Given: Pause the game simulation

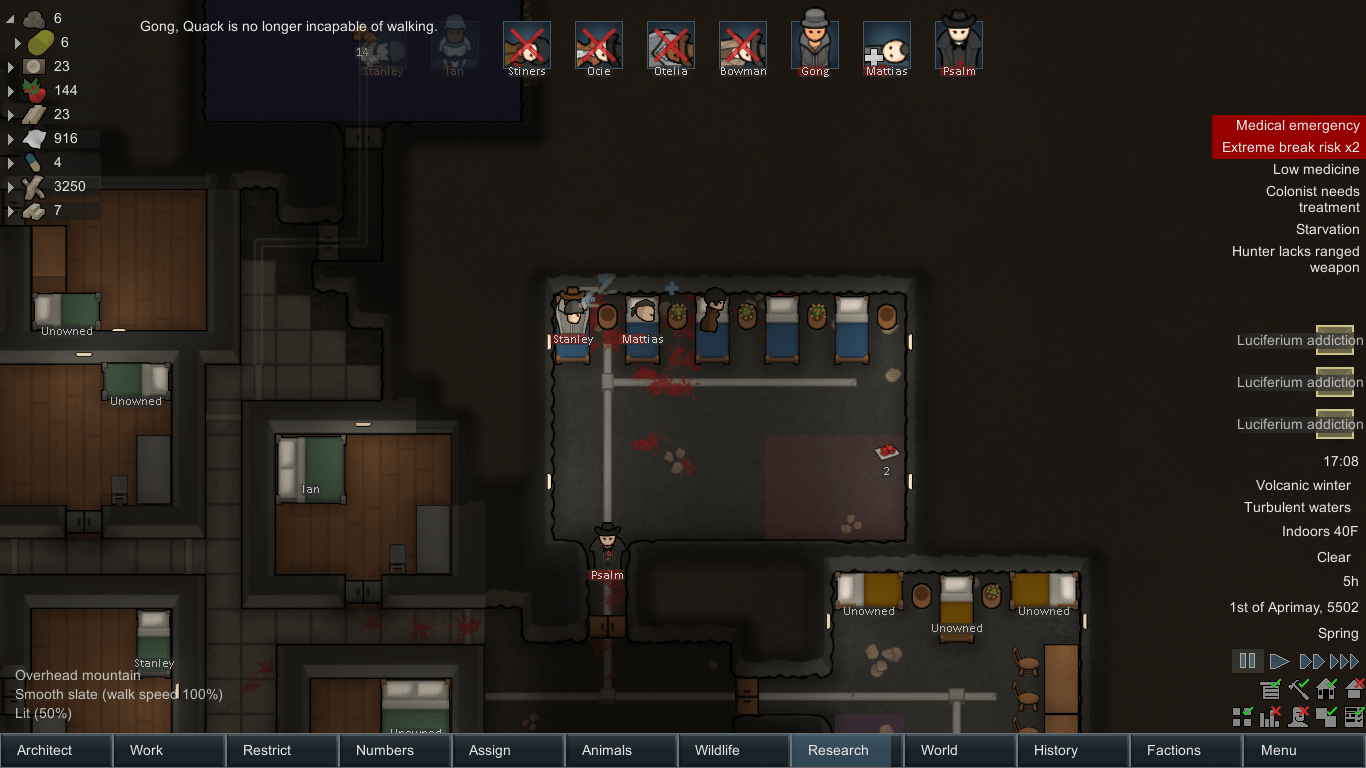Looking at the screenshot, I should coord(1247,661).
